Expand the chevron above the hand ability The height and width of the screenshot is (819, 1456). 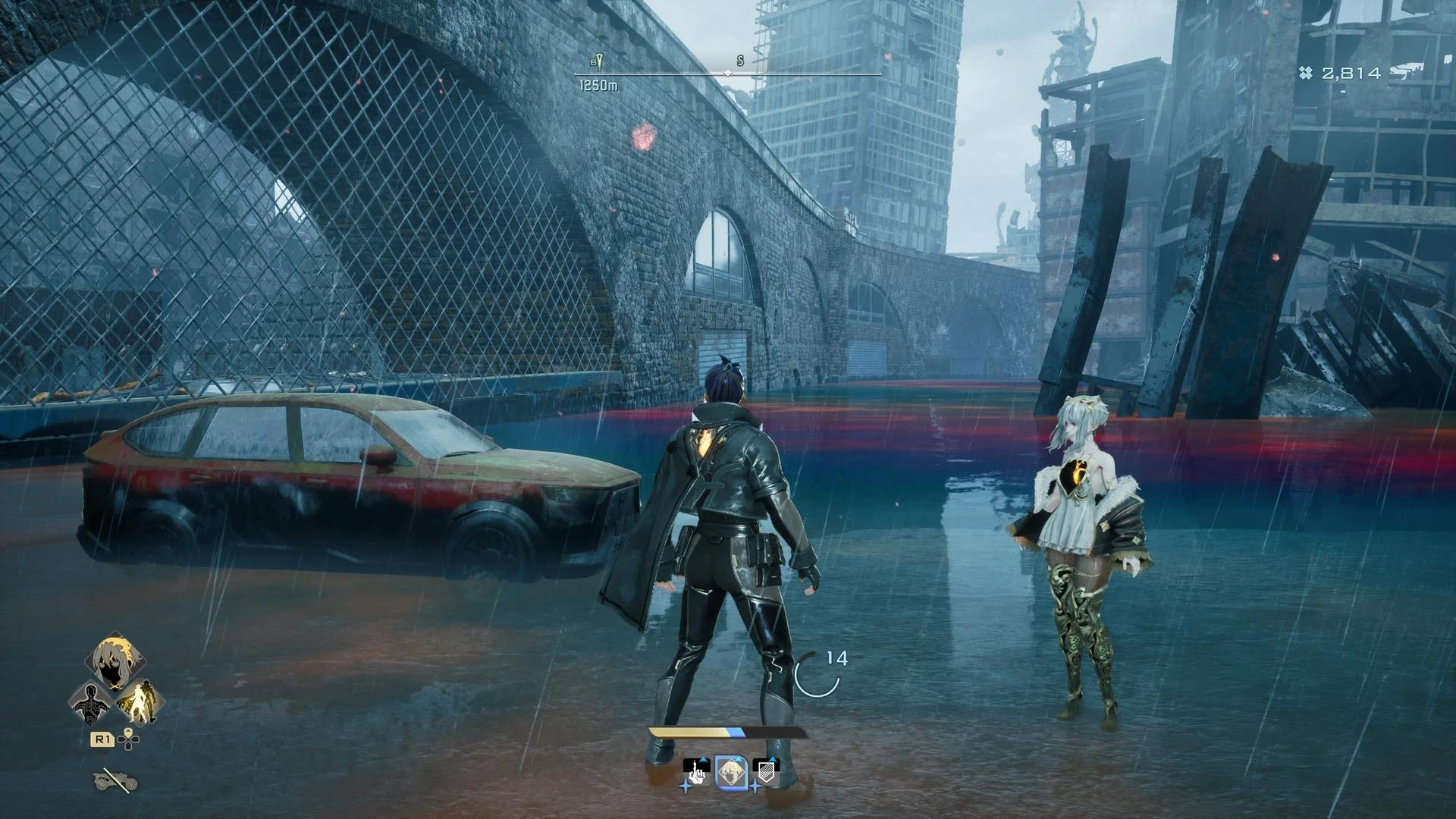(x=702, y=759)
